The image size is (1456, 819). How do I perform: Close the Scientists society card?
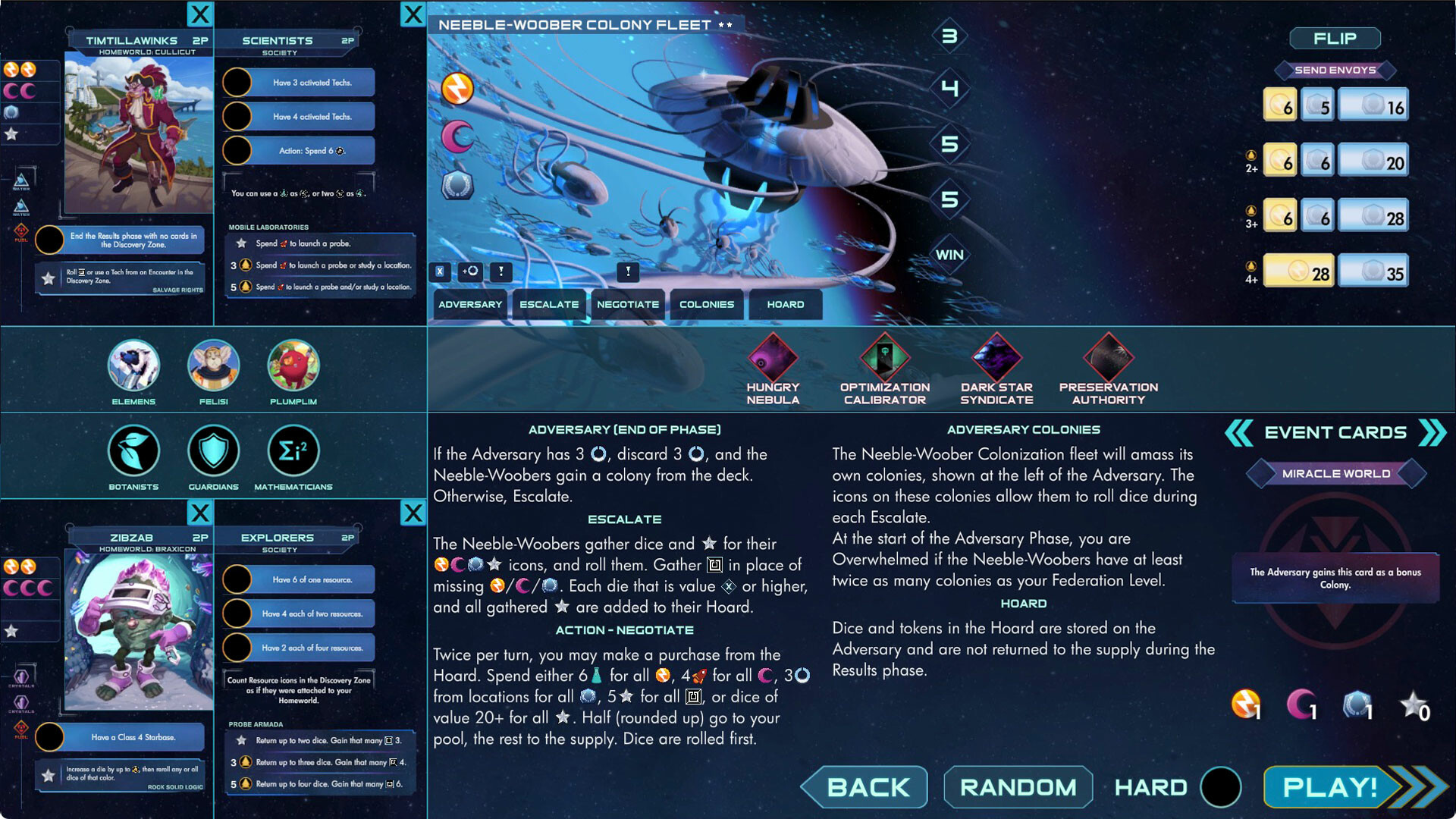tap(413, 14)
